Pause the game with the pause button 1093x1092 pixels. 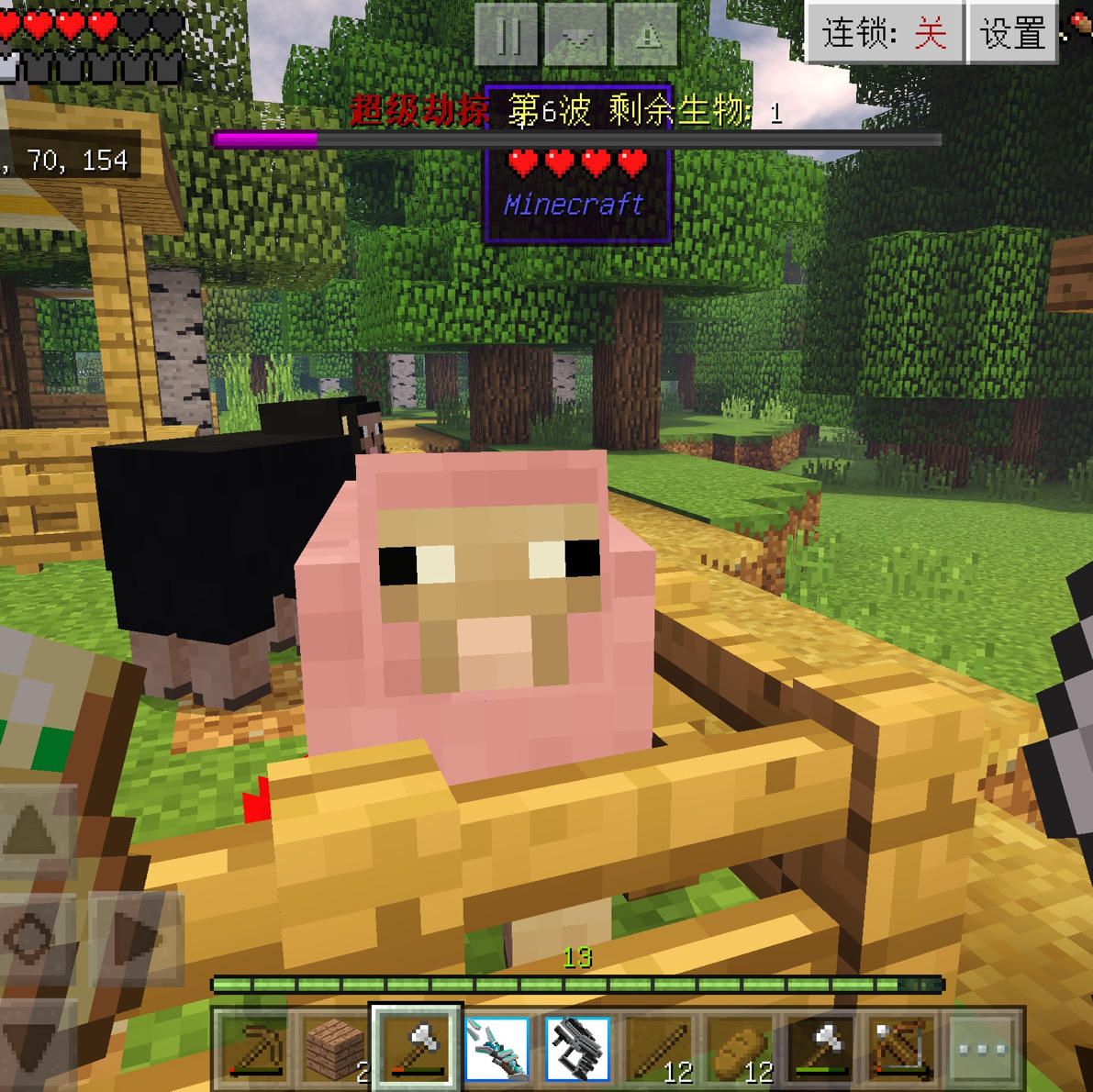pyautogui.click(x=507, y=35)
